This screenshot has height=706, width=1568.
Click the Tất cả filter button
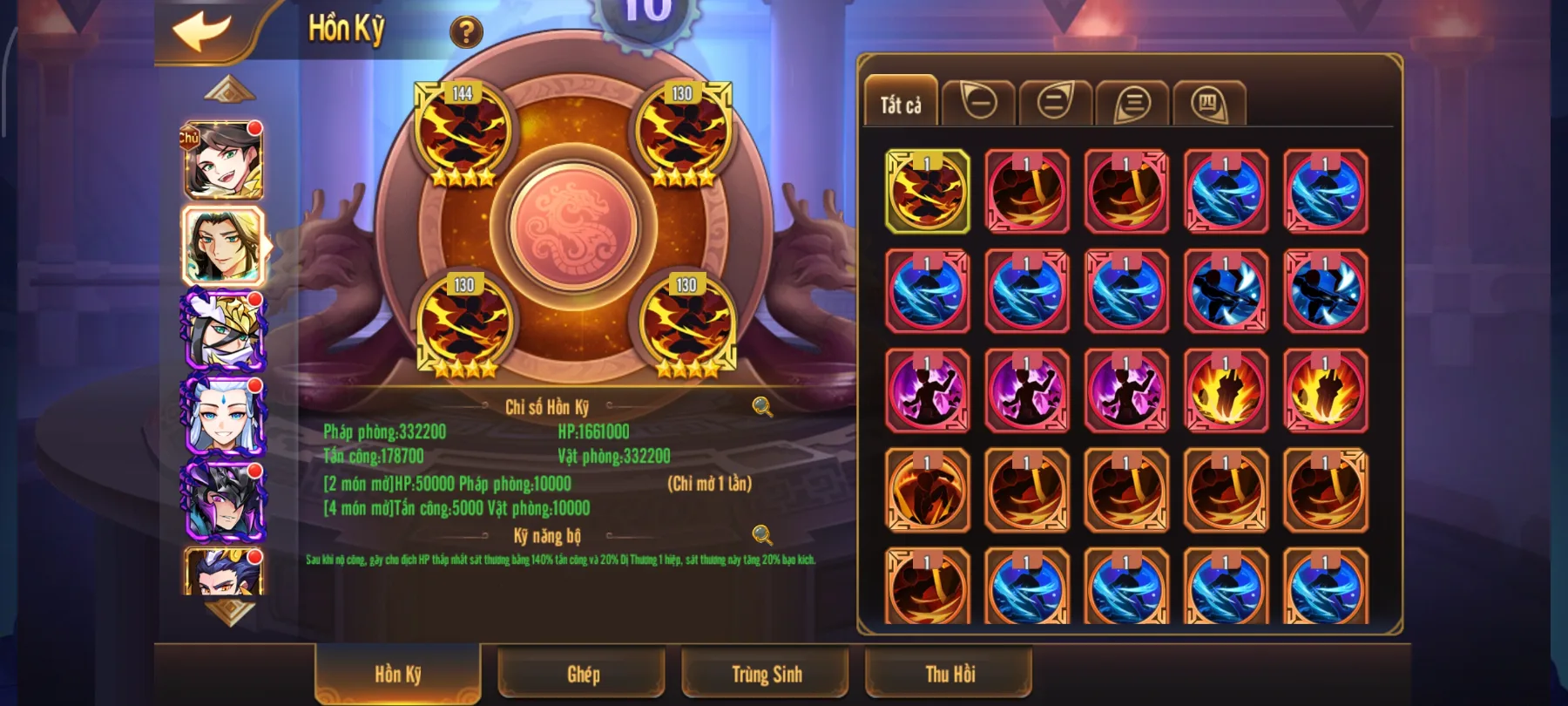(901, 103)
